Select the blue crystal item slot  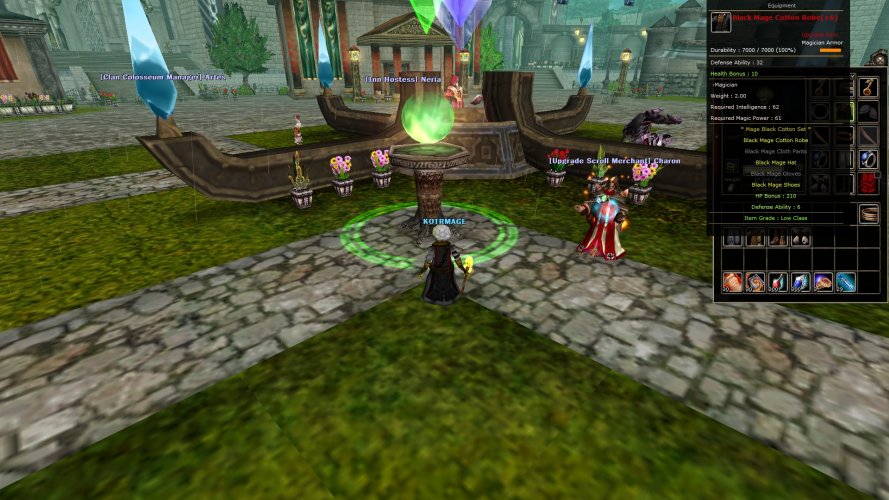point(800,282)
